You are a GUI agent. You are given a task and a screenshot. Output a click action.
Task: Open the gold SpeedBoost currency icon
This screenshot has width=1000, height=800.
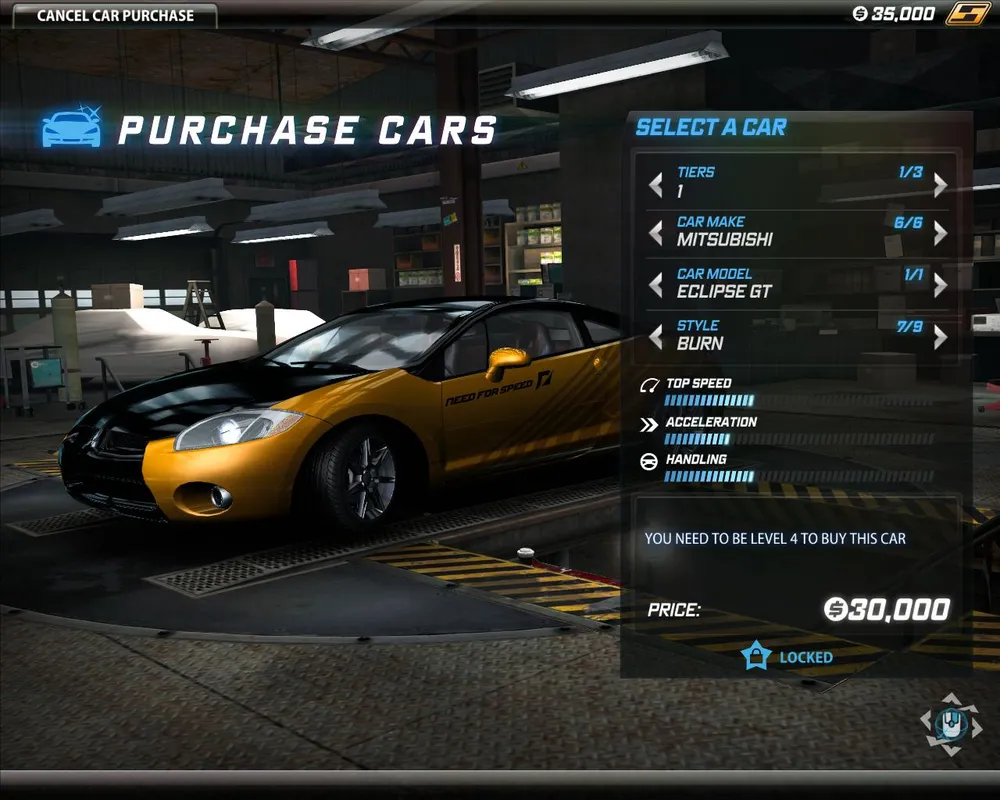[x=967, y=14]
